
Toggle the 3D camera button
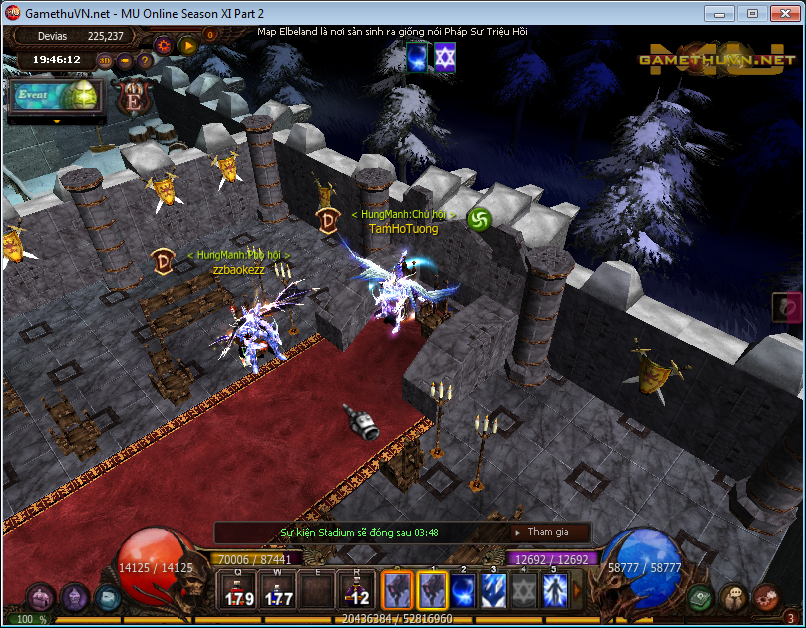pyautogui.click(x=105, y=60)
